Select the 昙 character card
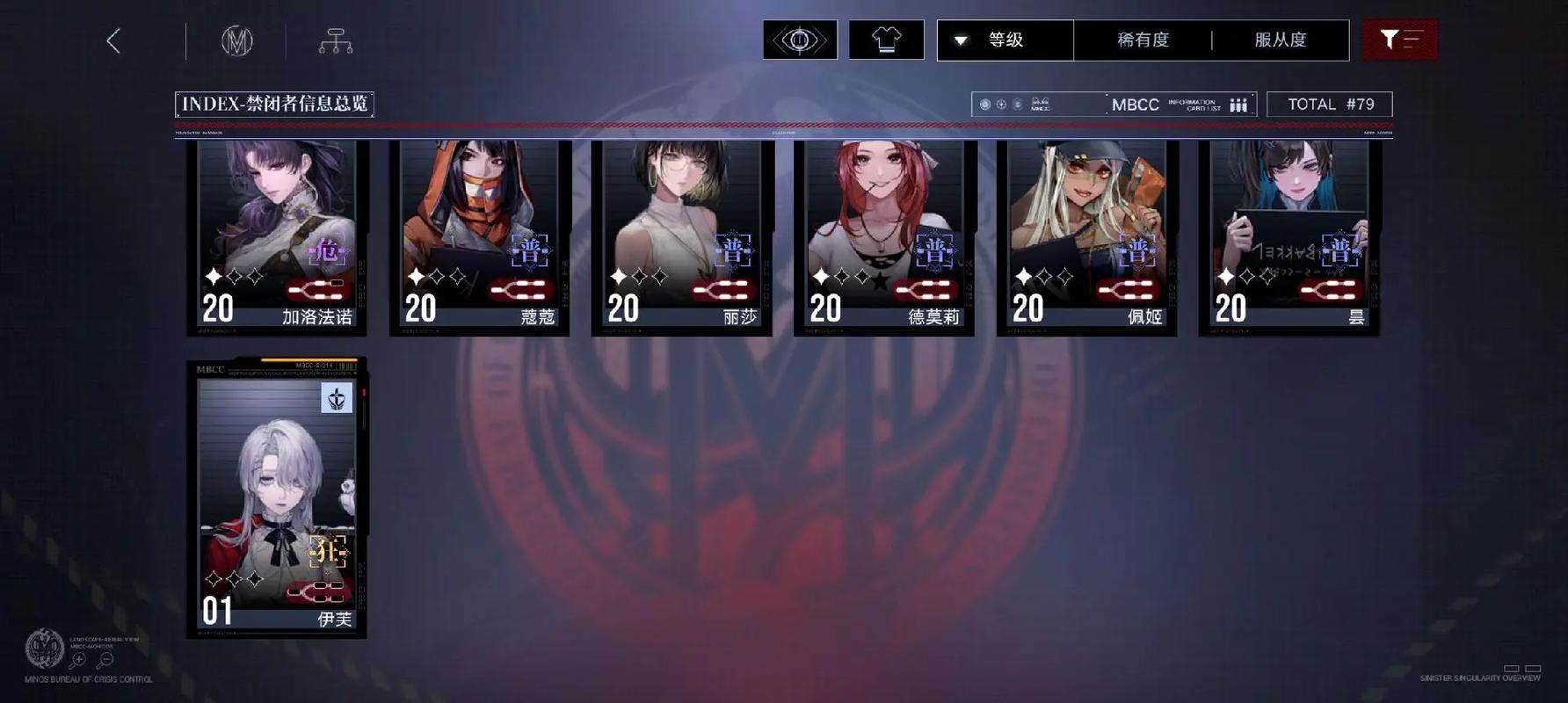The width and height of the screenshot is (1568, 703). [1289, 237]
